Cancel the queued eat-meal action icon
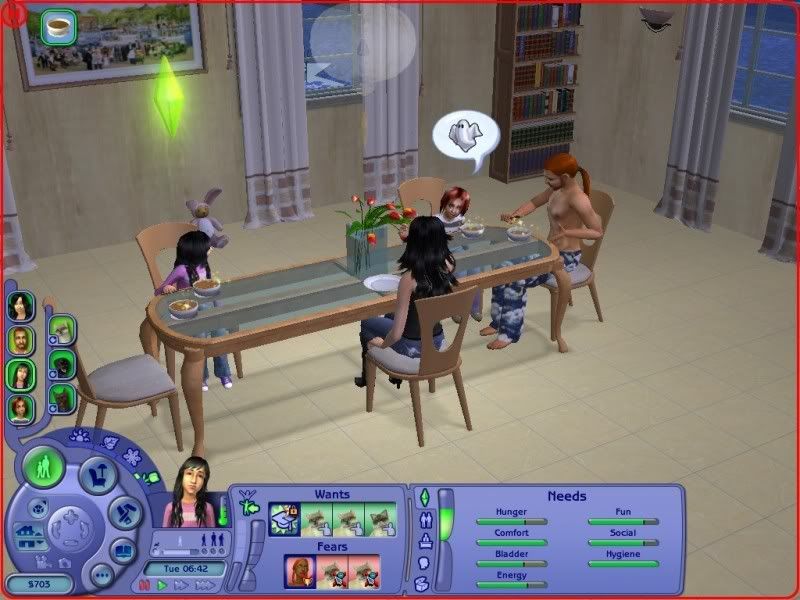The width and height of the screenshot is (800, 600). 59,27
